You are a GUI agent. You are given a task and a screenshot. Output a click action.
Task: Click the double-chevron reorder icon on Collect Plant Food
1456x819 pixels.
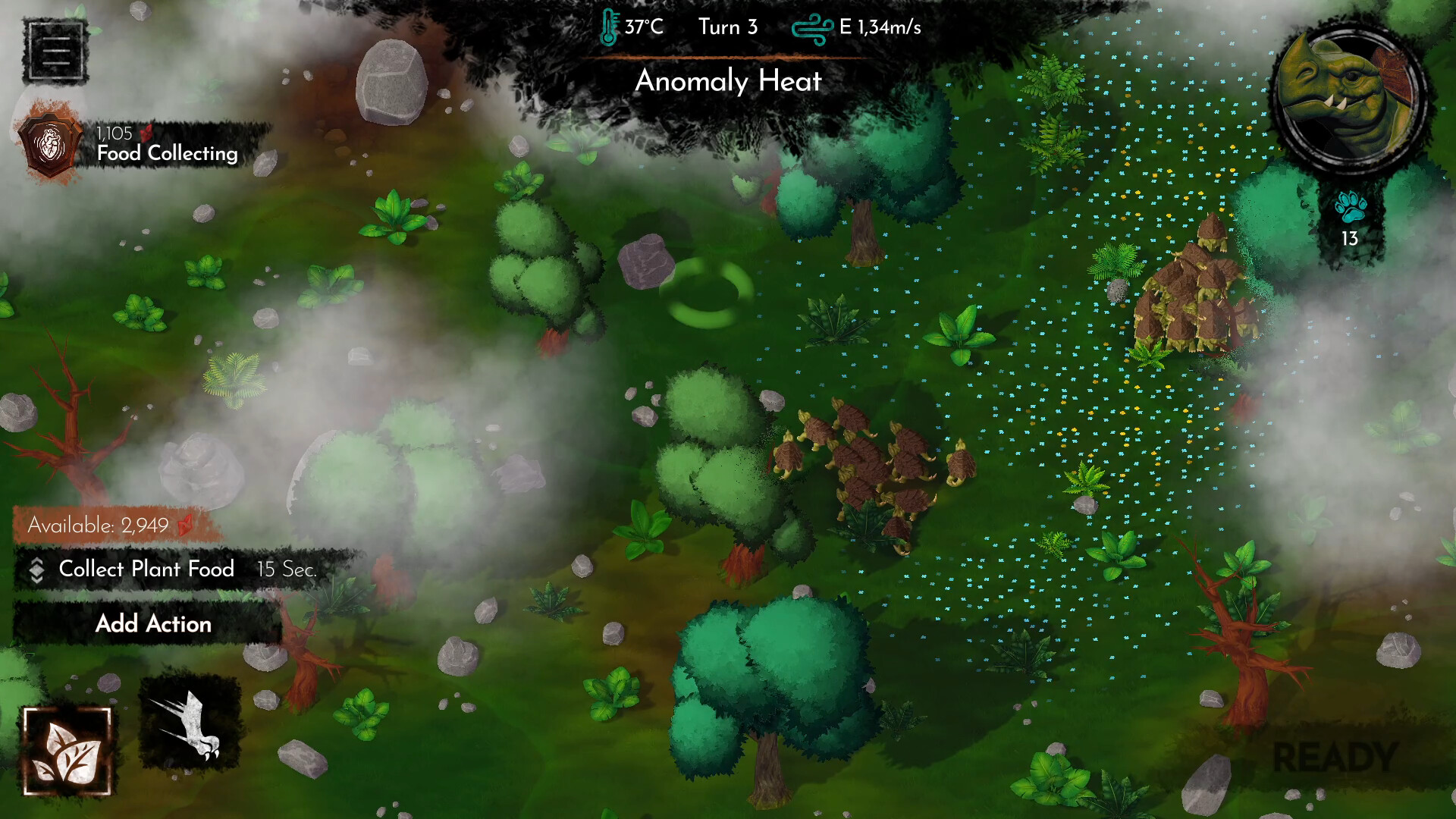[x=36, y=570]
